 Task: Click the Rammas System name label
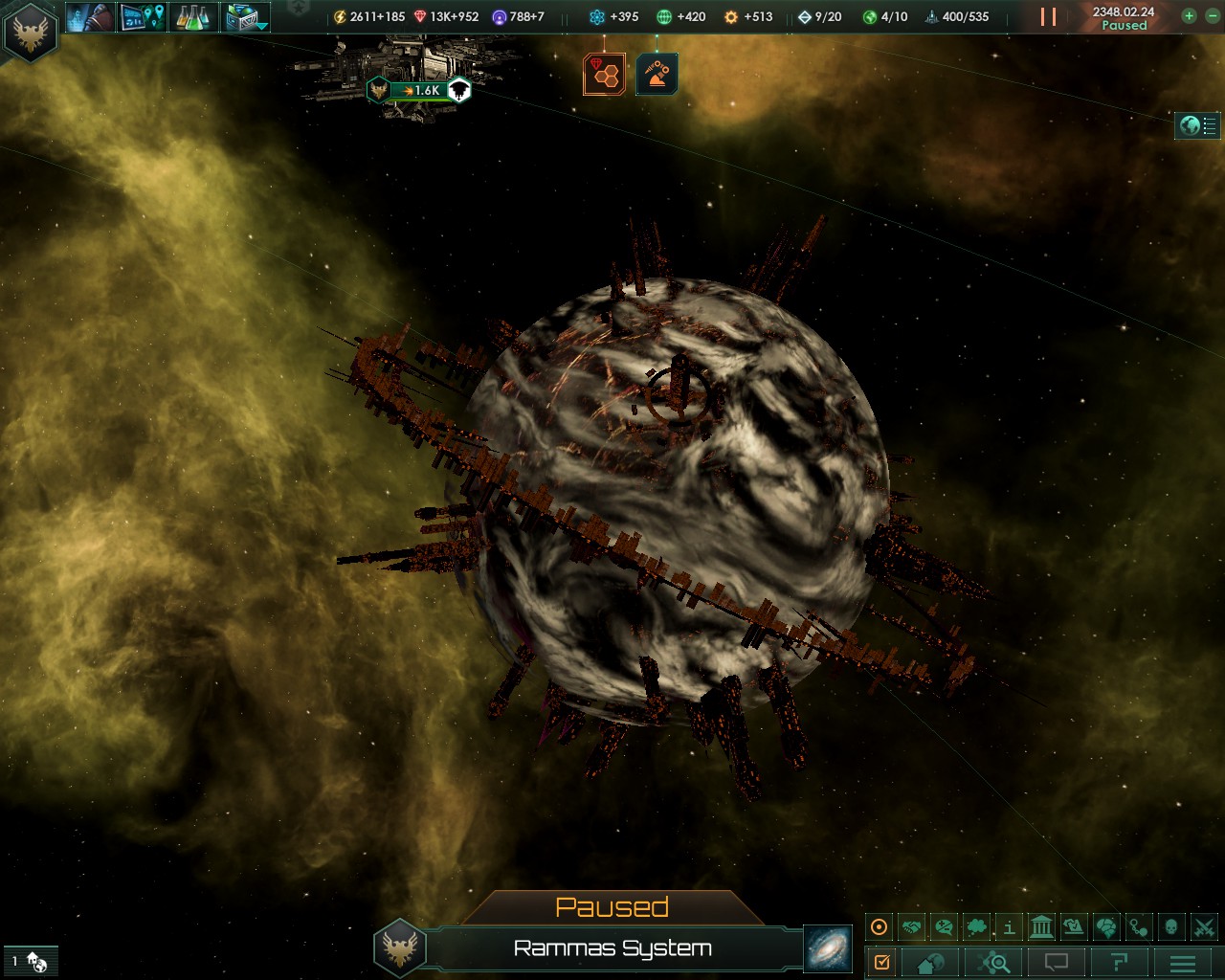[613, 948]
